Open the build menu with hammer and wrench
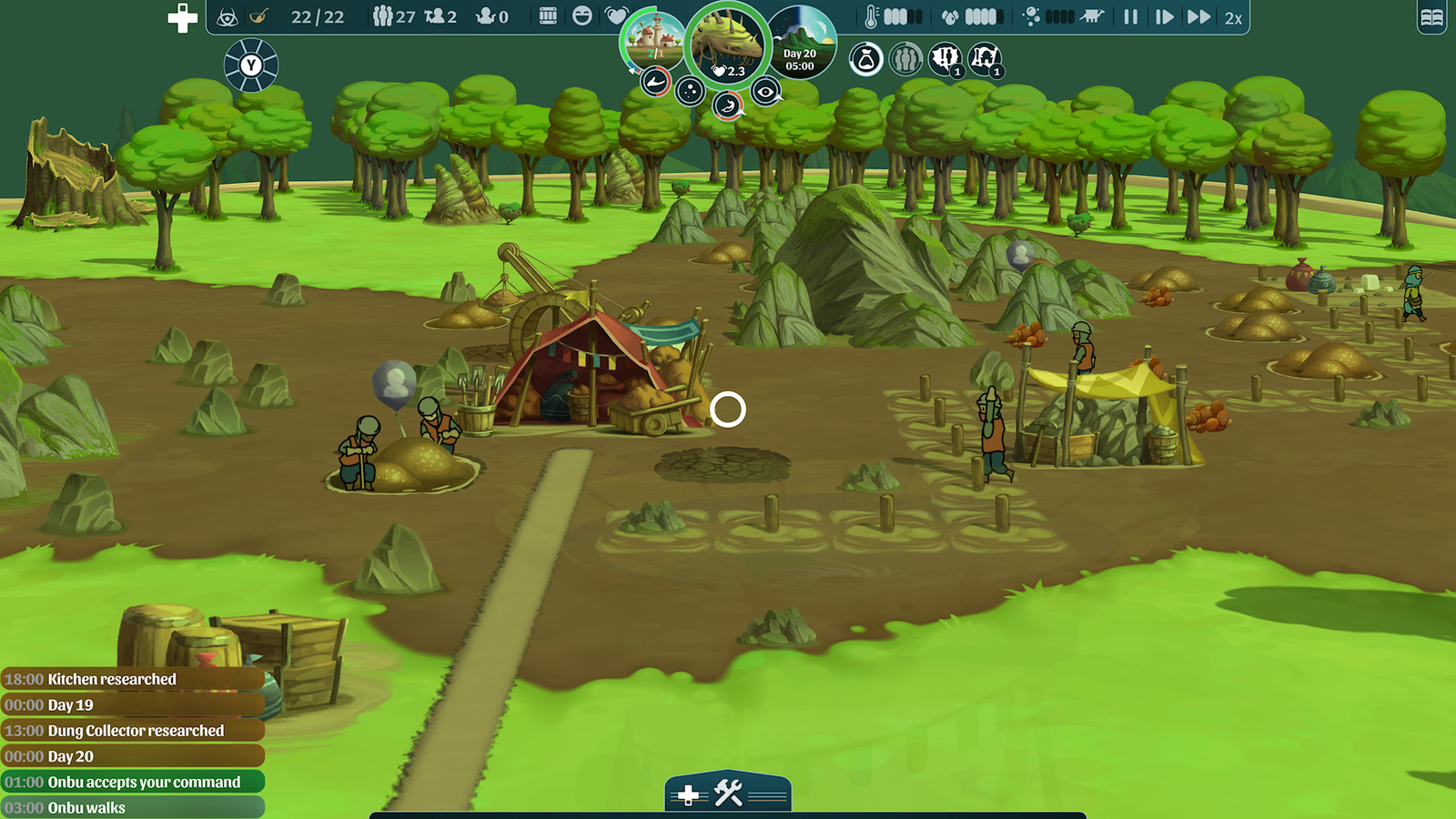1456x819 pixels. pyautogui.click(x=729, y=794)
